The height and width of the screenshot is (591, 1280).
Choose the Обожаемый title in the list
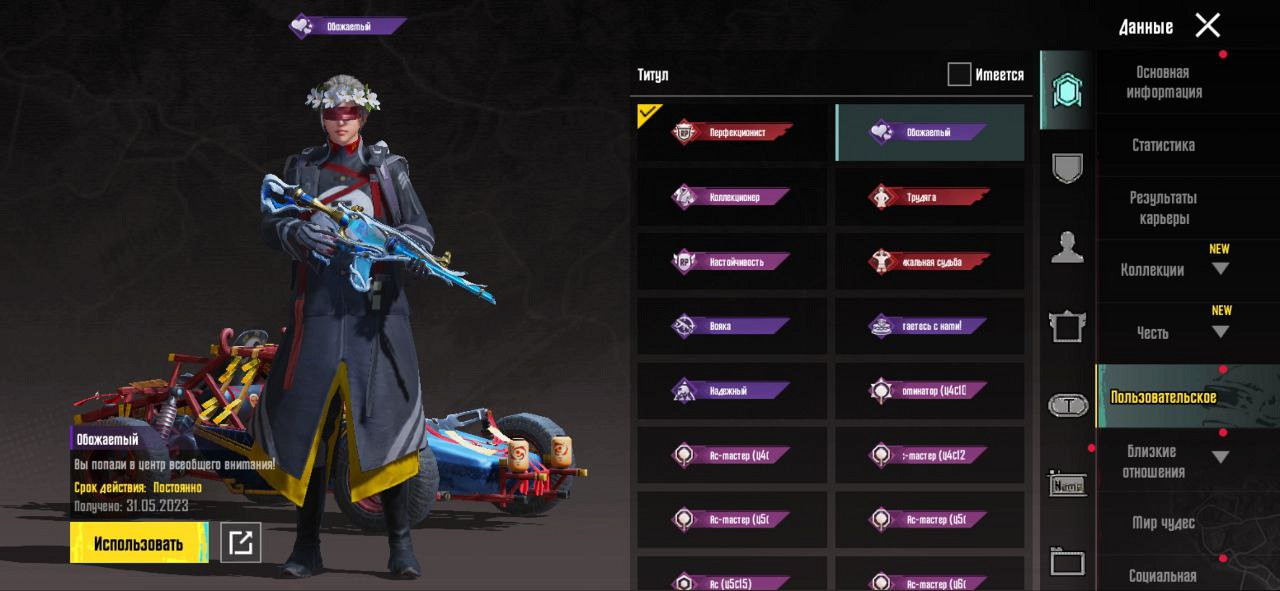click(930, 132)
